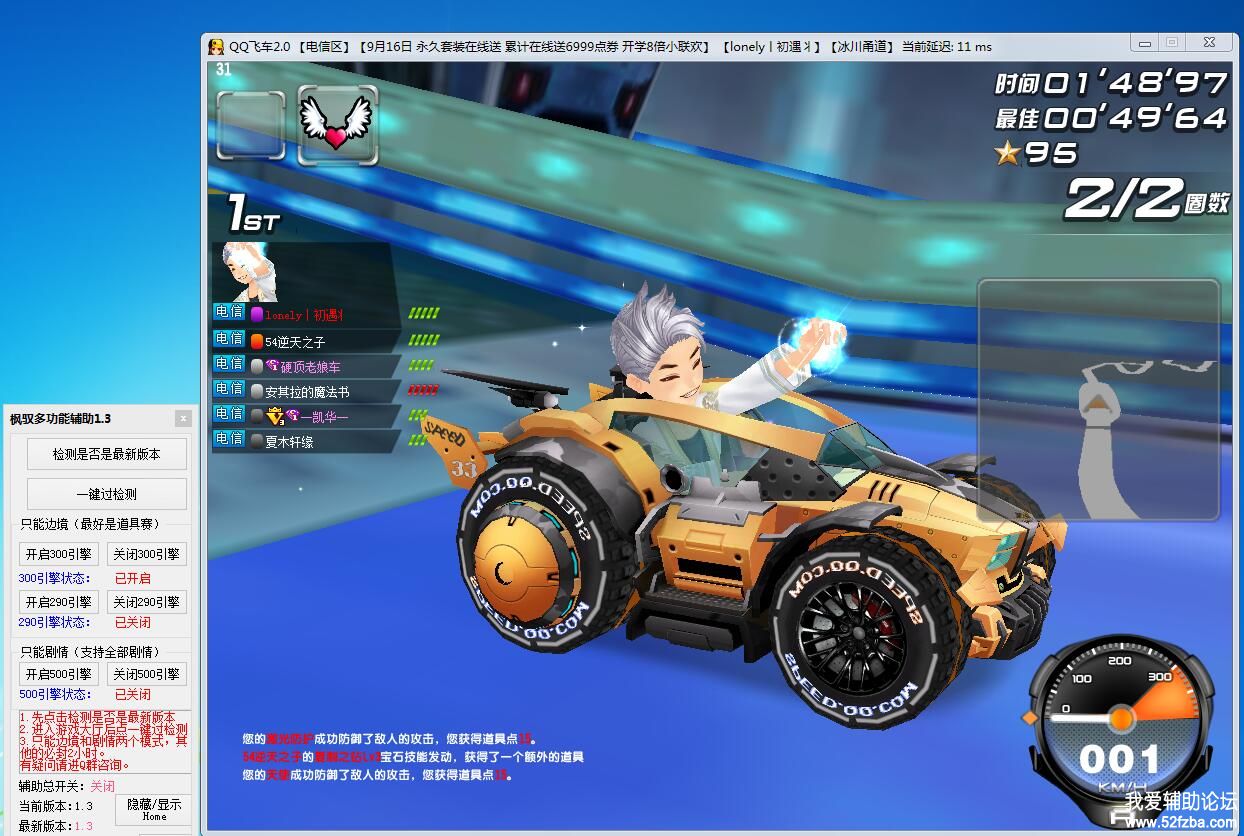The width and height of the screenshot is (1244, 836).
Task: Turn on the 300 engine
Action: click(59, 554)
